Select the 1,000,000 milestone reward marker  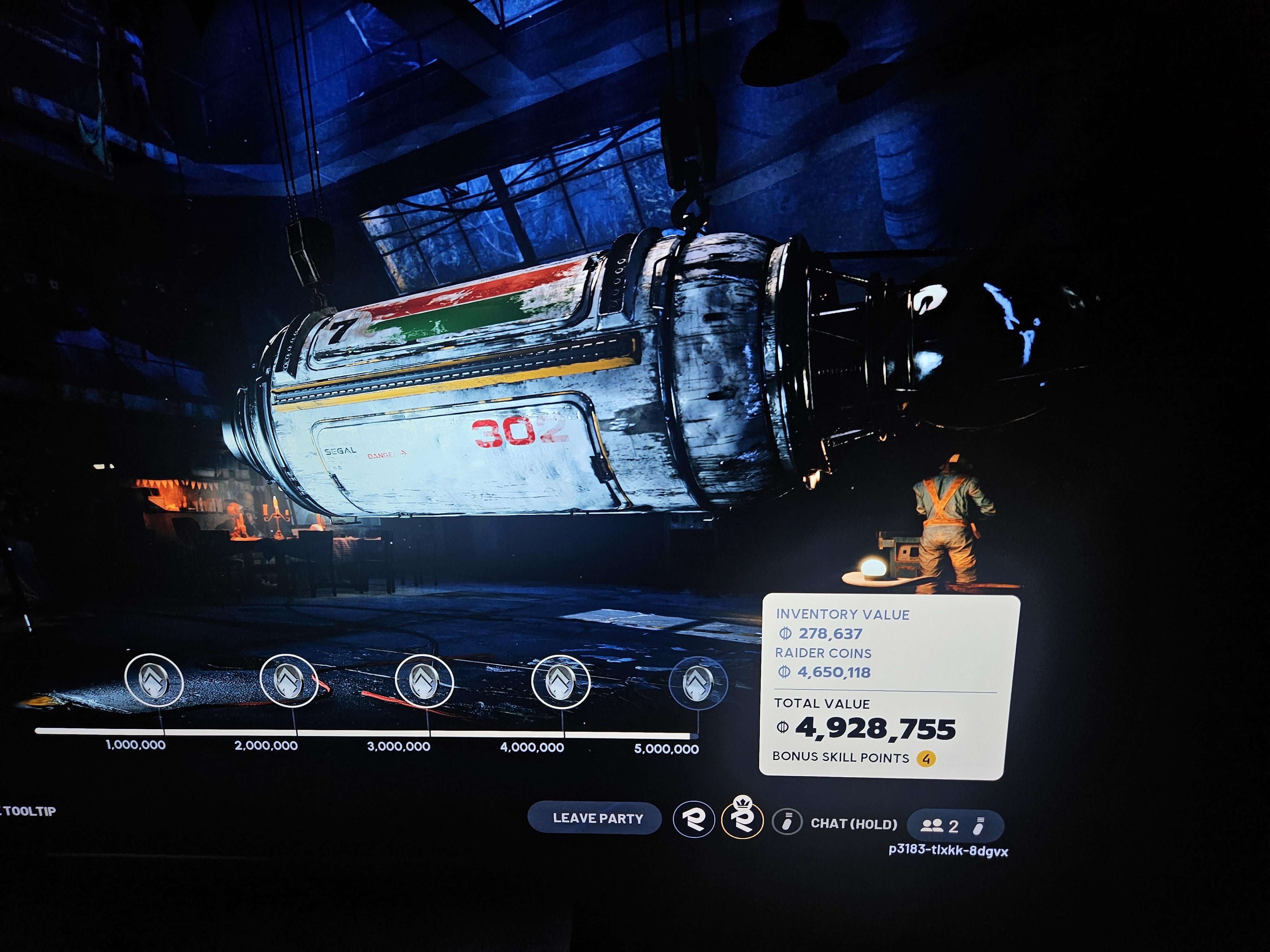point(154,681)
